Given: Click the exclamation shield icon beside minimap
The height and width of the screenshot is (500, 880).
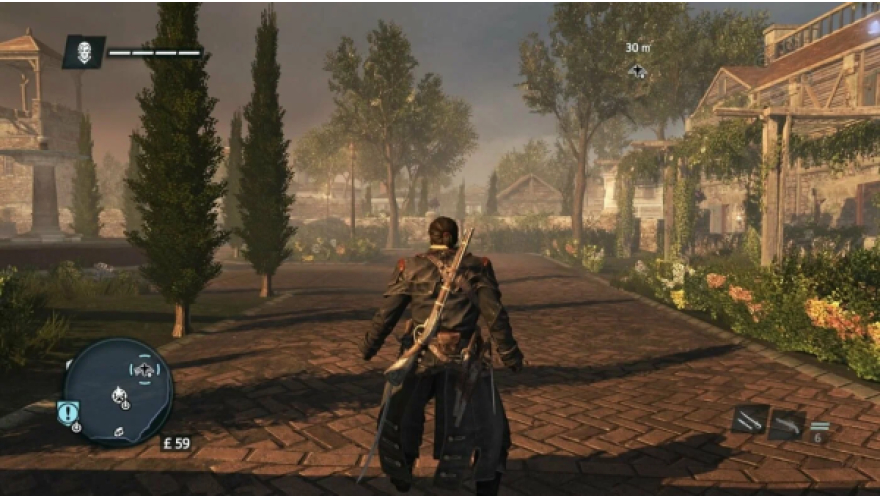Looking at the screenshot, I should pos(68,412).
